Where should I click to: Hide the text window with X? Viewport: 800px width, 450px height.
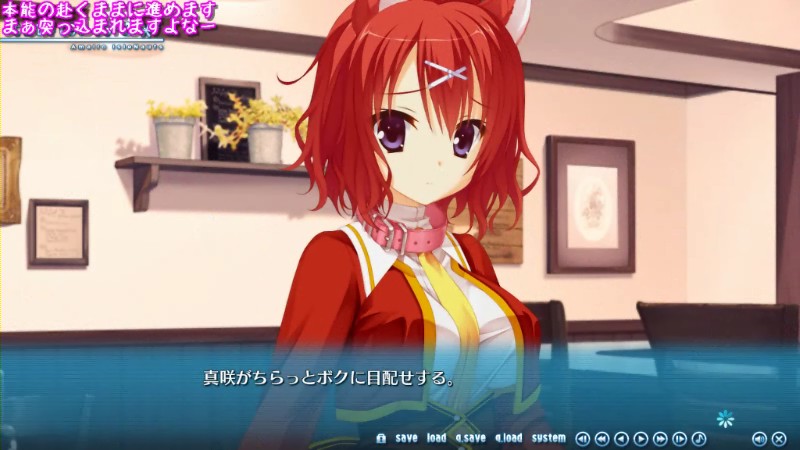point(779,438)
